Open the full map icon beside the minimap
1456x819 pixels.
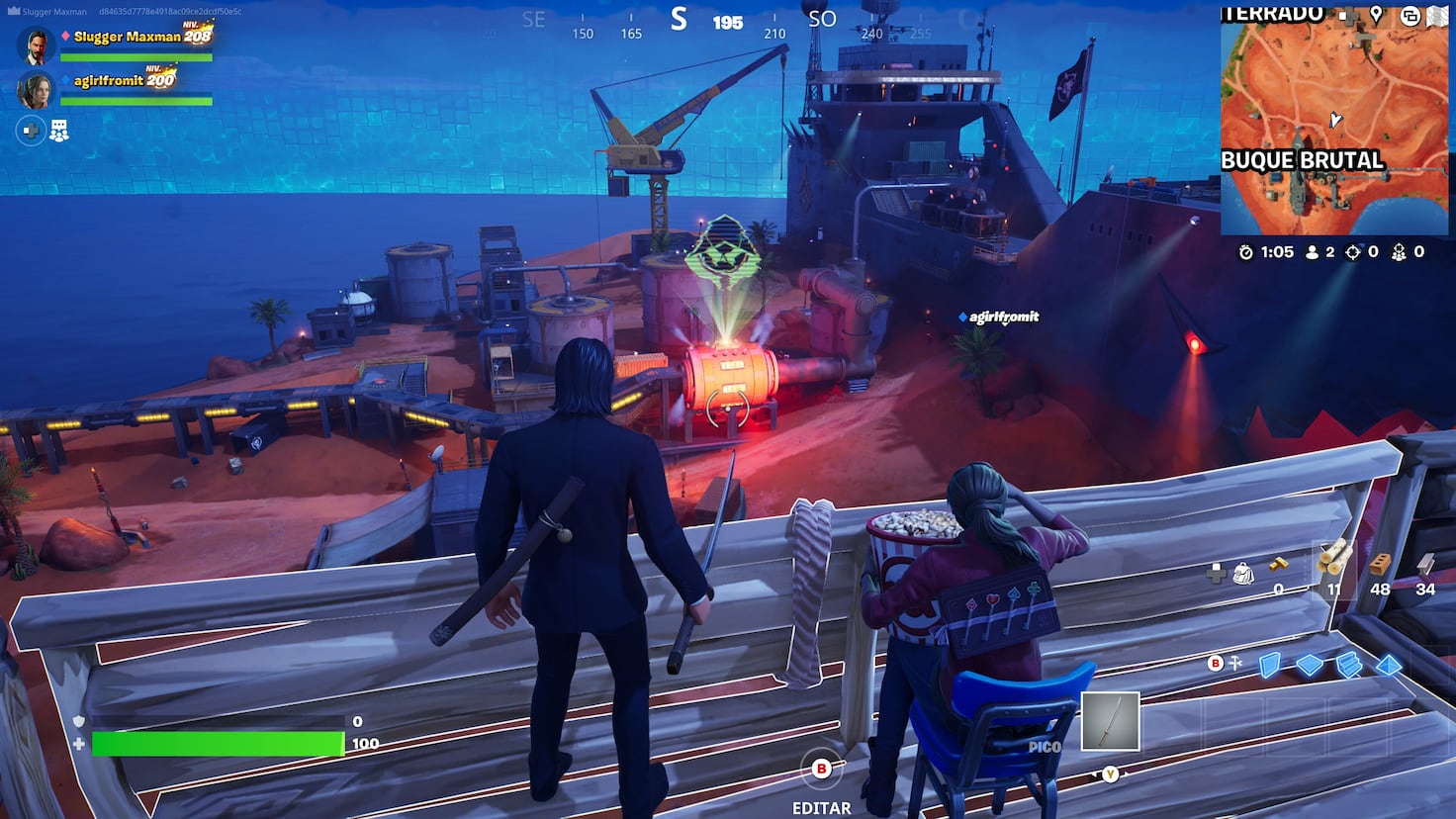click(1438, 15)
